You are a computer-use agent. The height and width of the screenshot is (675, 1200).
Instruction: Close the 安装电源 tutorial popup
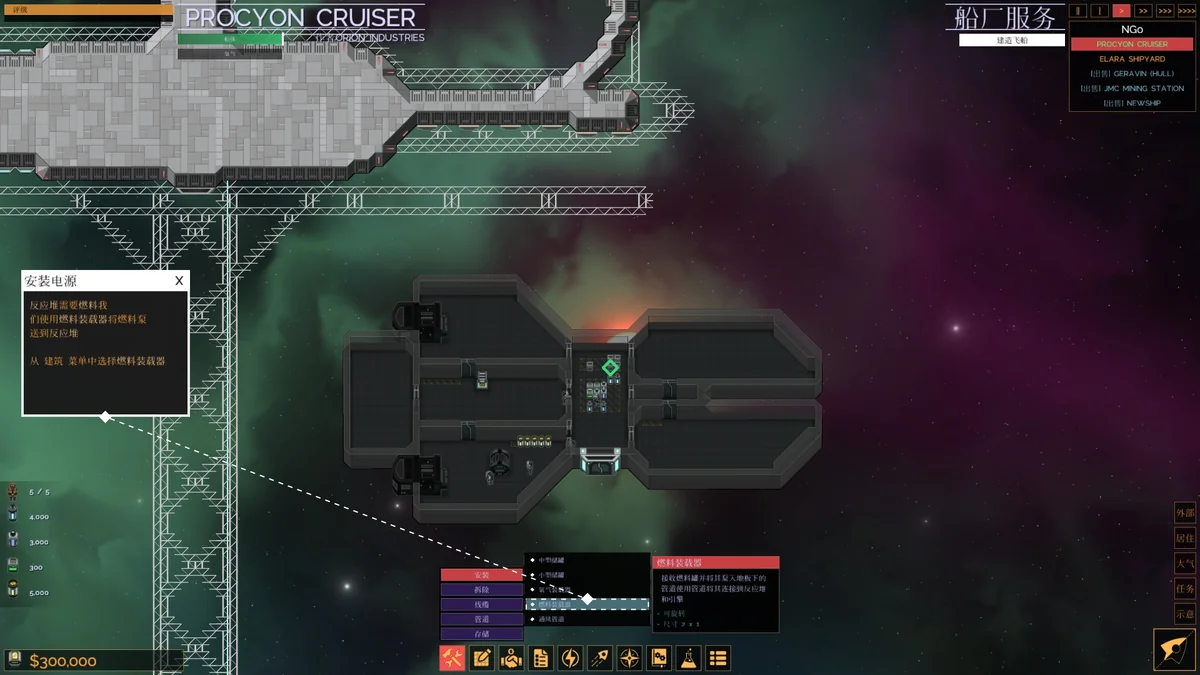pyautogui.click(x=179, y=281)
